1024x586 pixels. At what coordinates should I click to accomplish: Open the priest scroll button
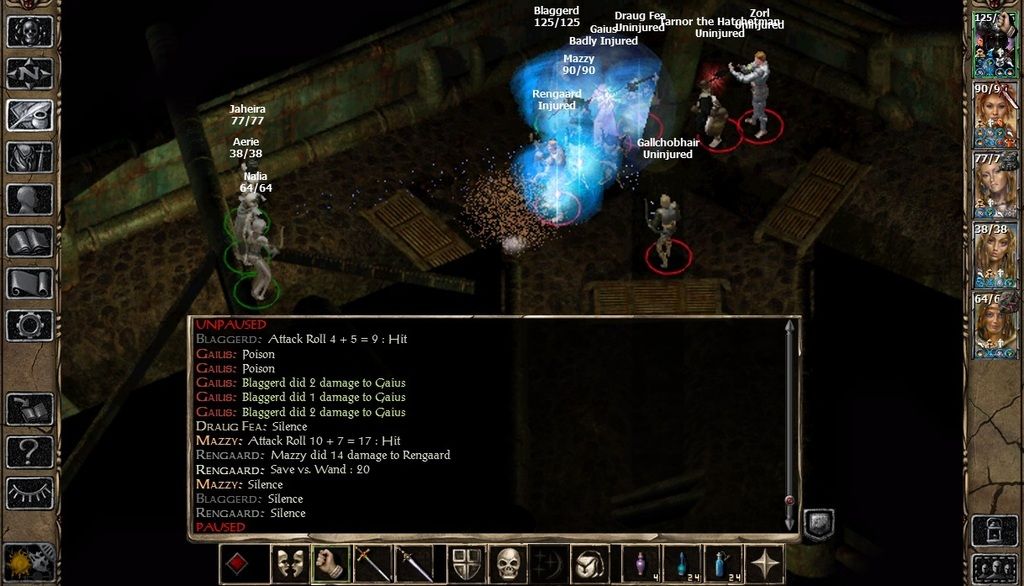pyautogui.click(x=30, y=283)
